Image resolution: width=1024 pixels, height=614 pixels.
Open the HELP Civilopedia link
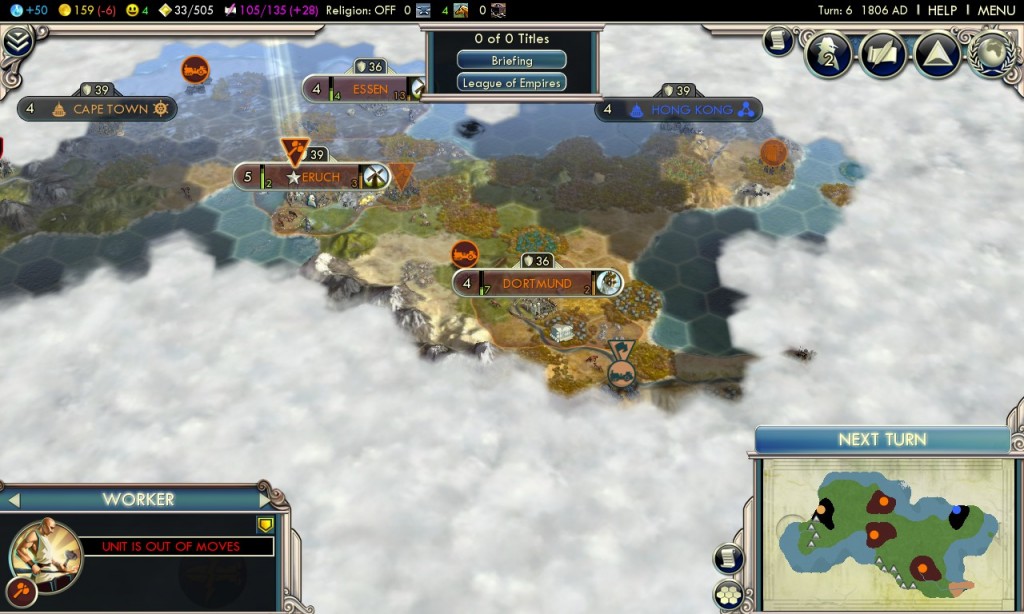tap(942, 10)
